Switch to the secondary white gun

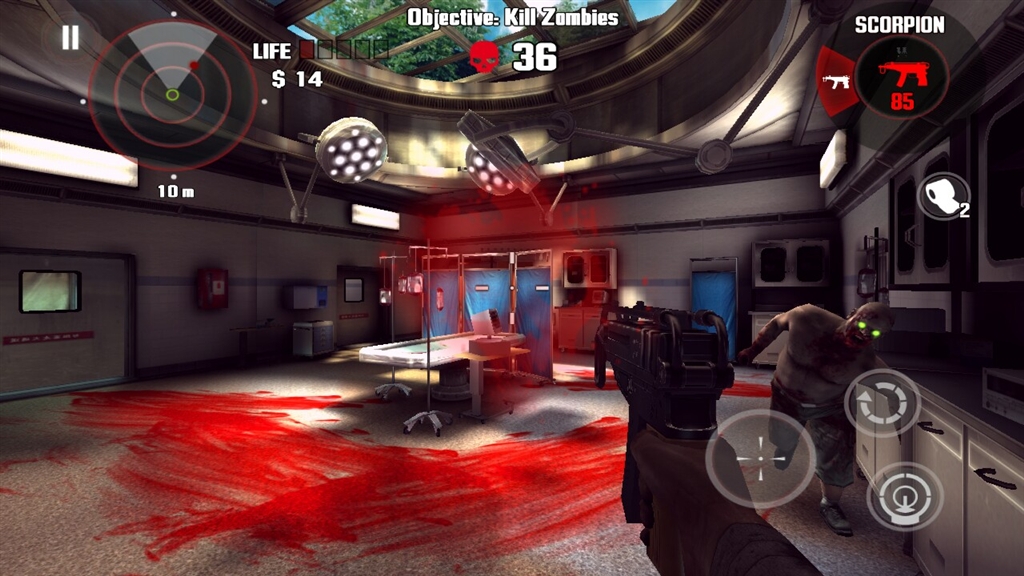tap(836, 79)
